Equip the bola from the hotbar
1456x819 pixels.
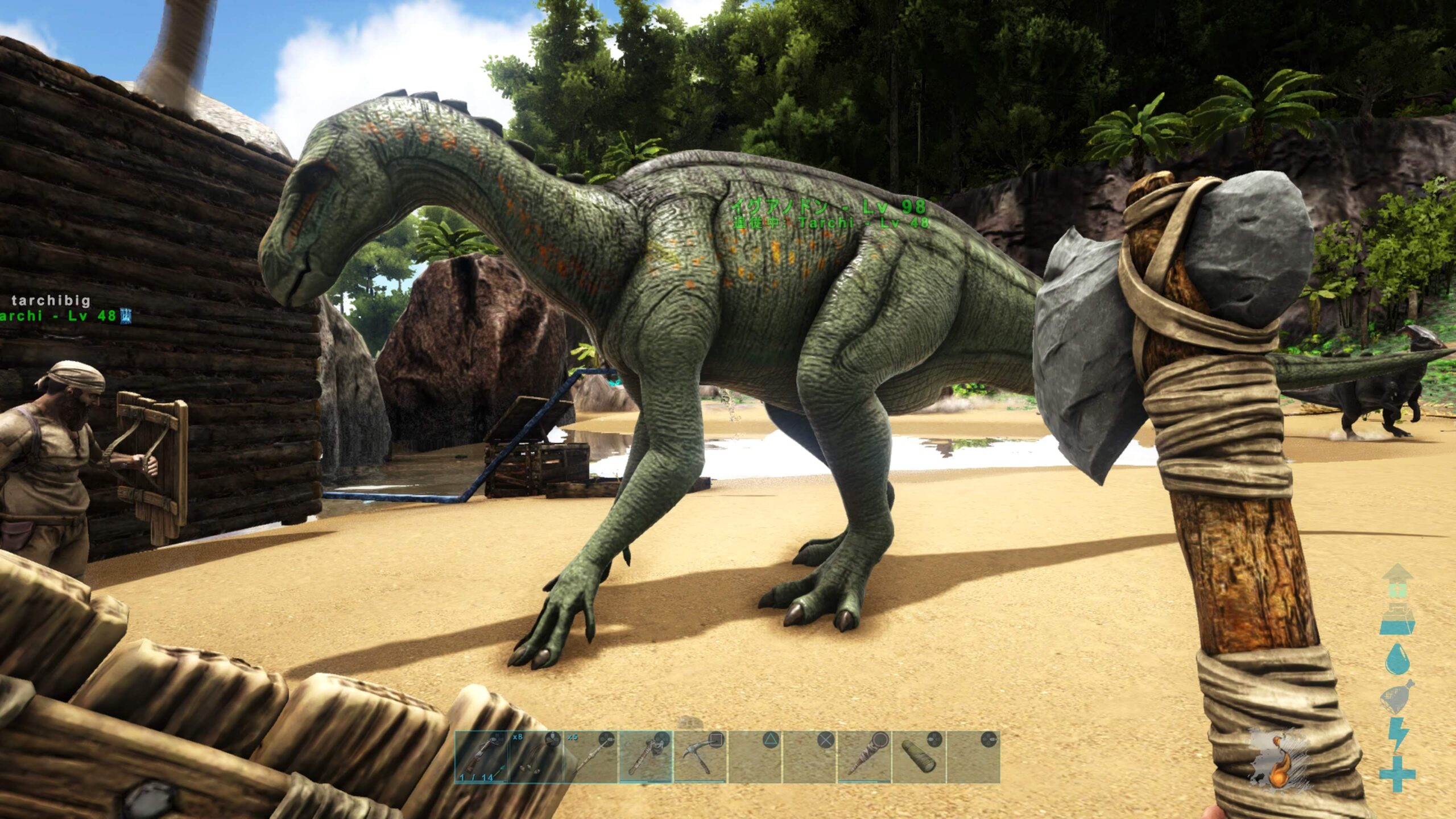click(536, 757)
